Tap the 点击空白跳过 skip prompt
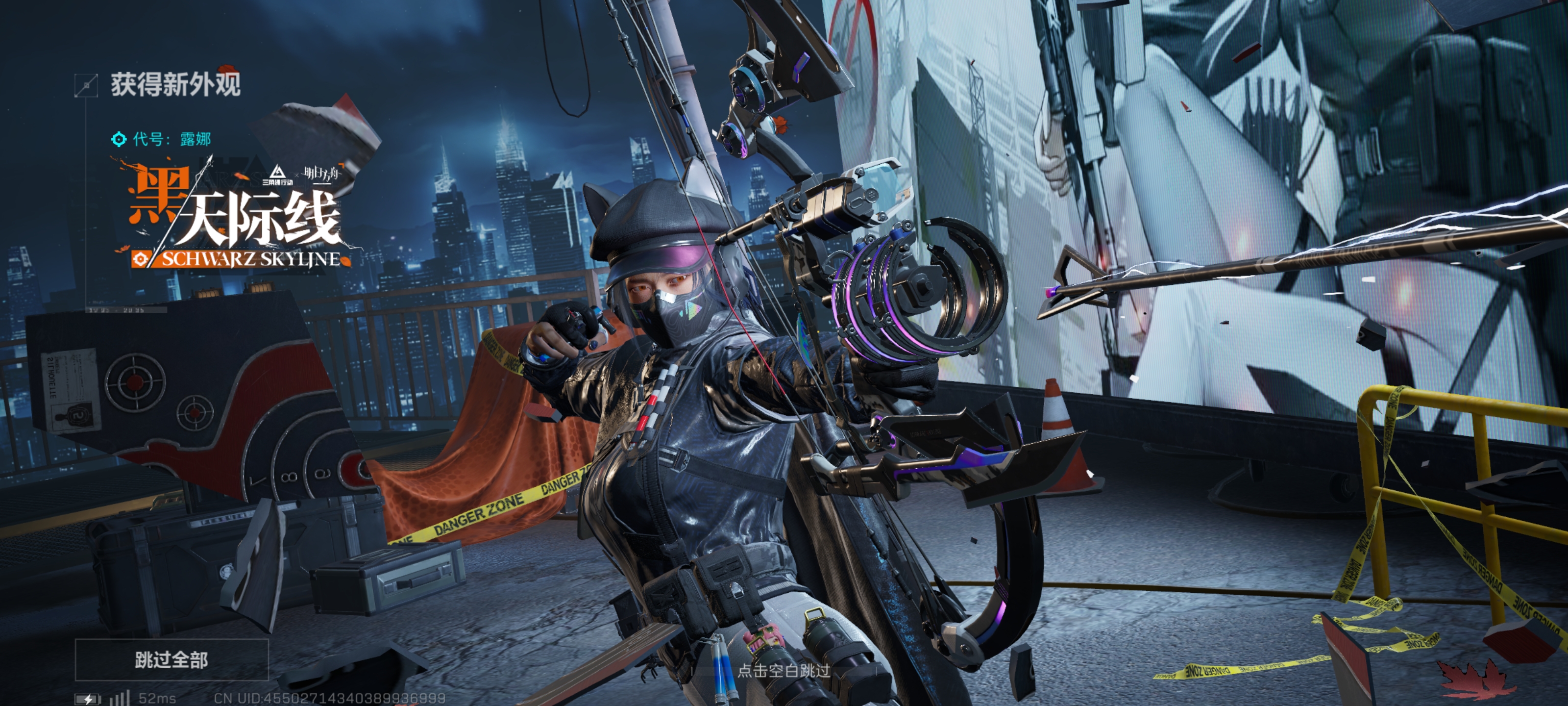1568x706 pixels. [x=784, y=671]
